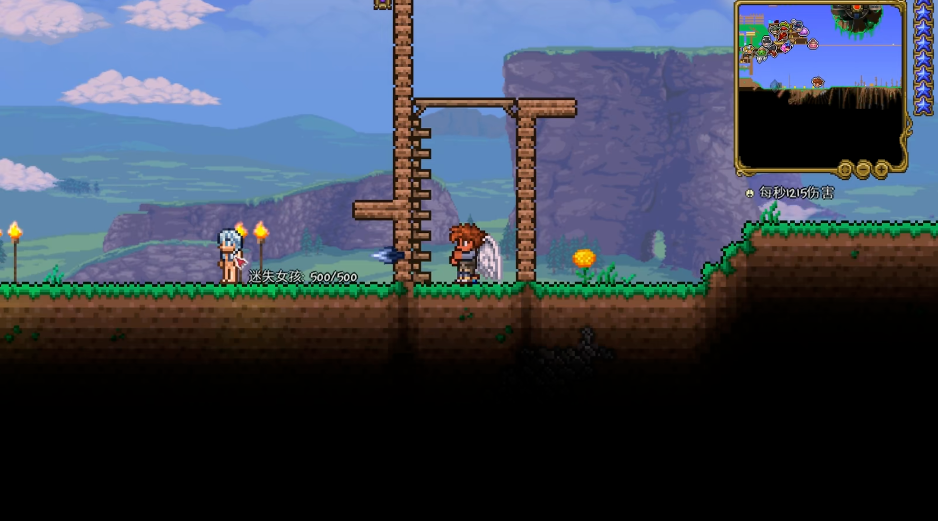Zoom in the minimap with plus button
Screen dimensions: 938x521
[881, 170]
